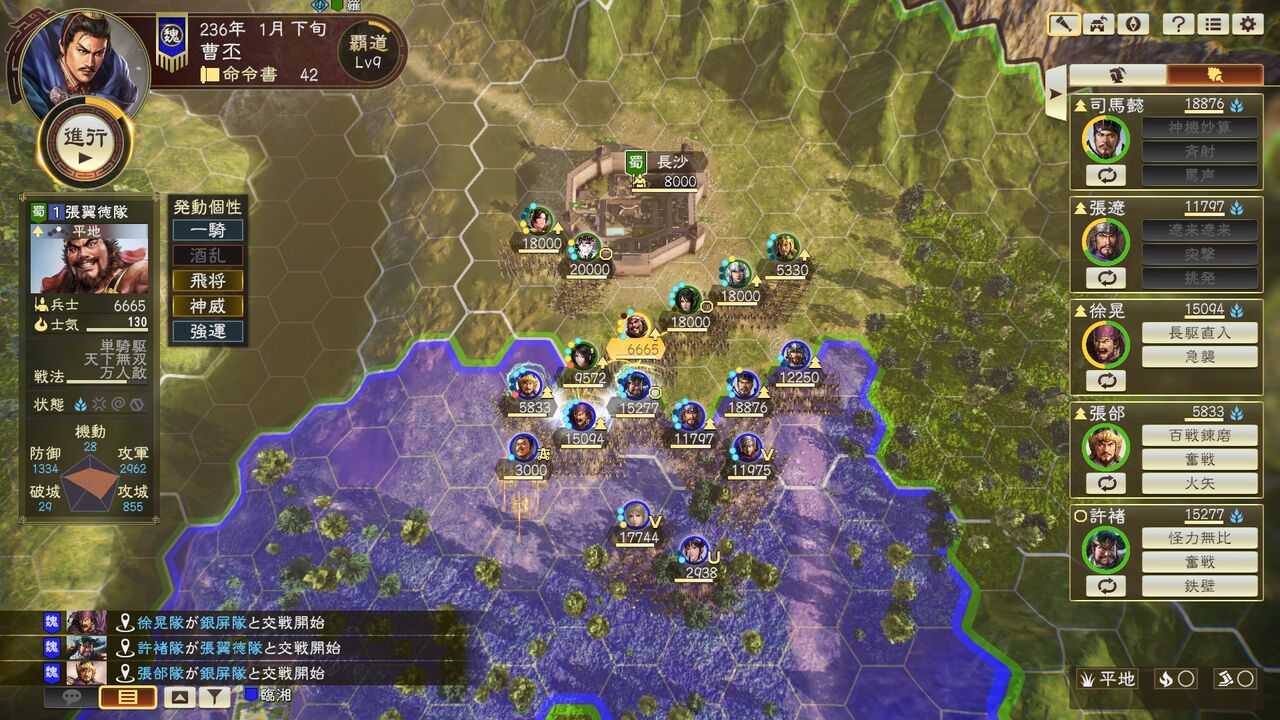Open the chat bubble icon above the taskbar
The image size is (1280, 720).
pos(70,697)
